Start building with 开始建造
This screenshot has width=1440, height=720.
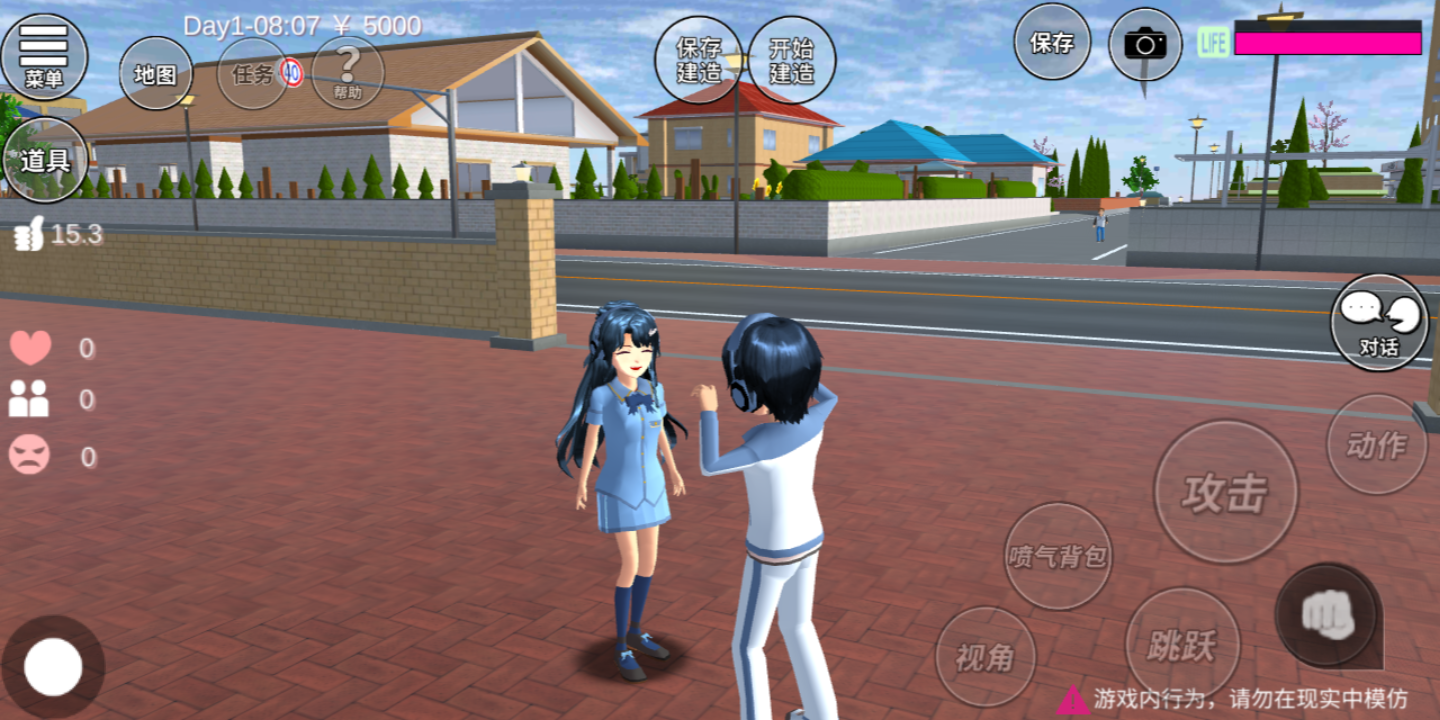click(791, 60)
